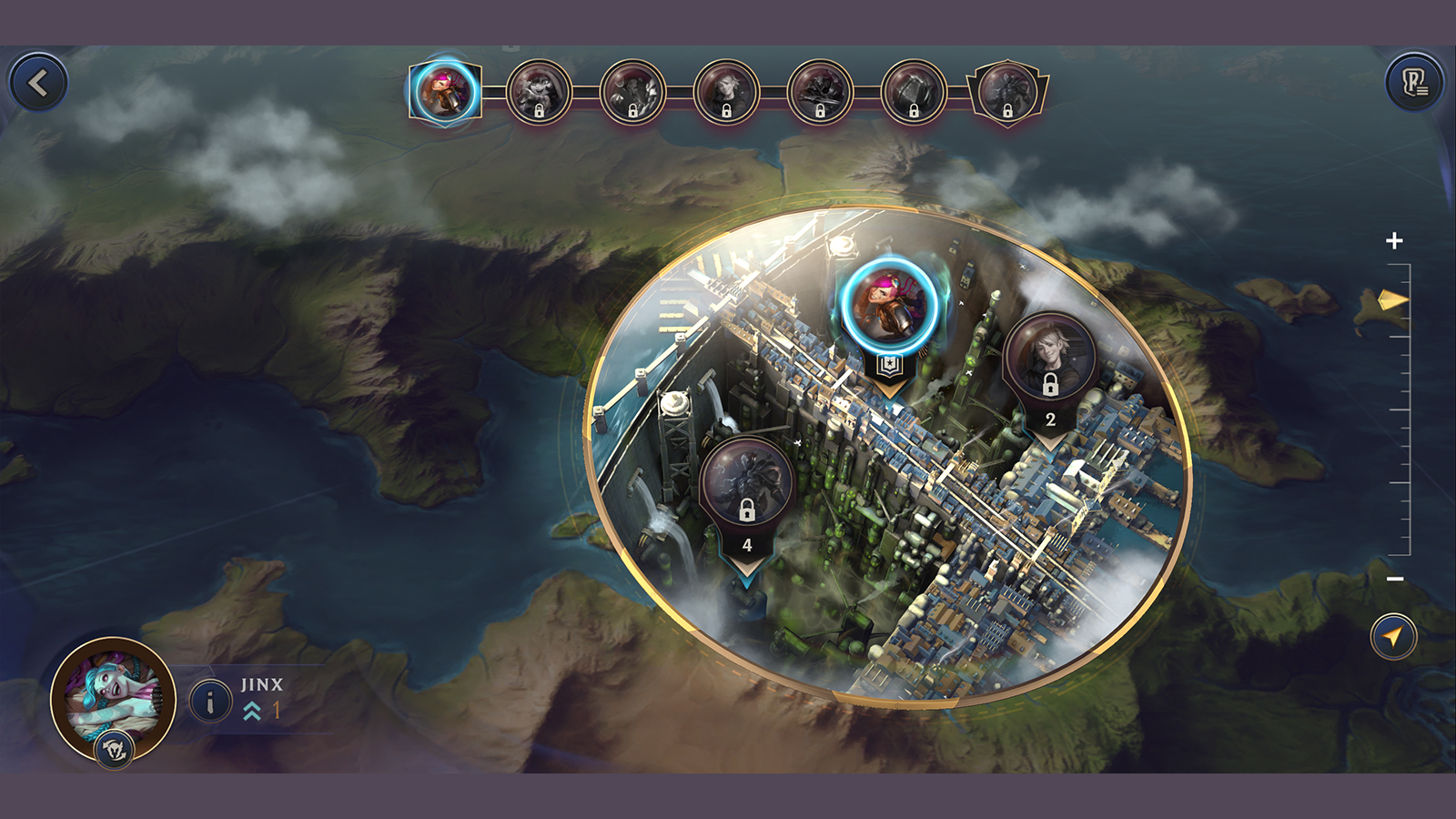Open the final card-shaped locked chapter node
This screenshot has width=1456, height=819.
tap(1007, 91)
